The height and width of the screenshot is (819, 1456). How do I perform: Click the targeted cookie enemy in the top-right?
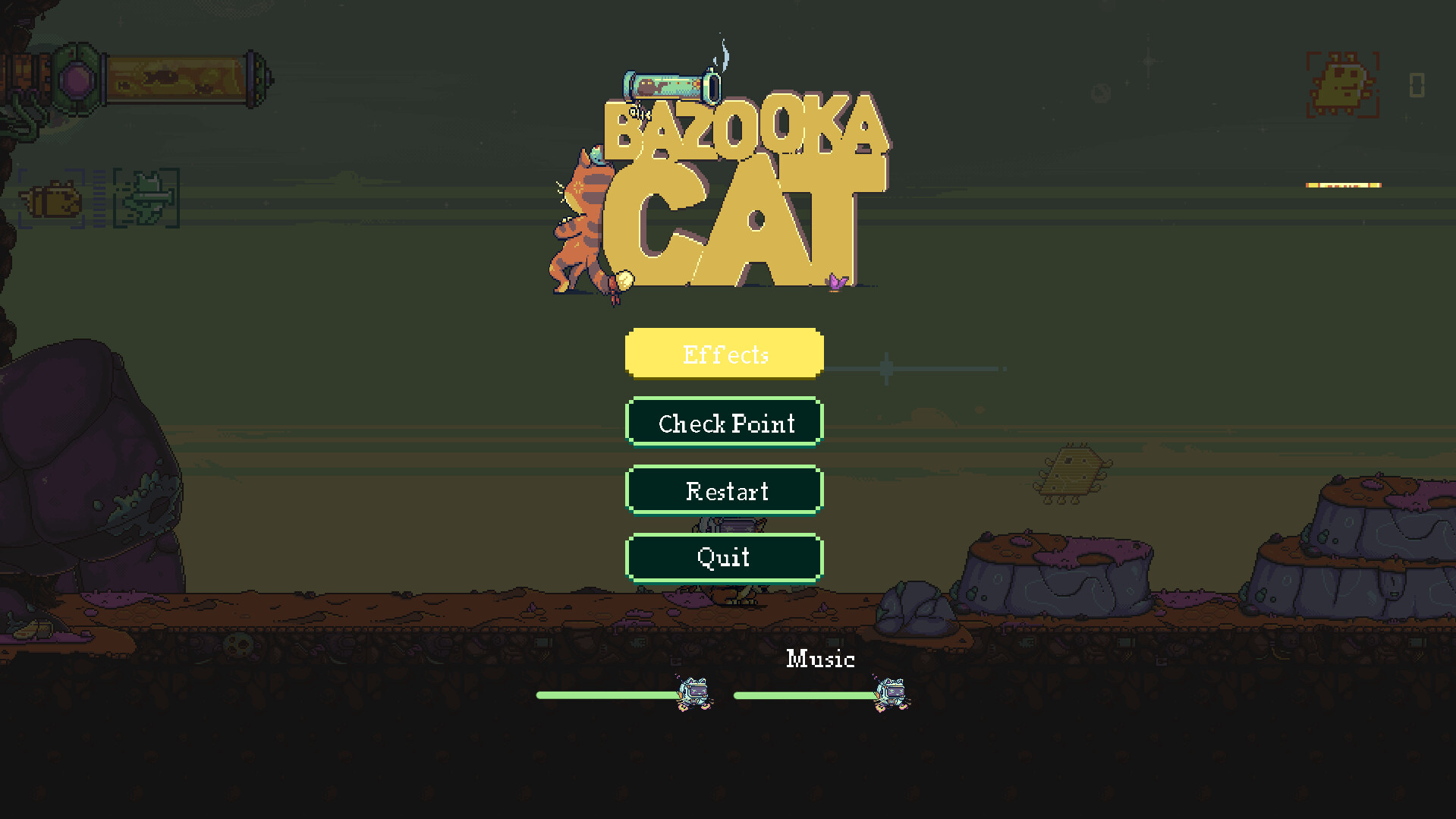pyautogui.click(x=1343, y=85)
